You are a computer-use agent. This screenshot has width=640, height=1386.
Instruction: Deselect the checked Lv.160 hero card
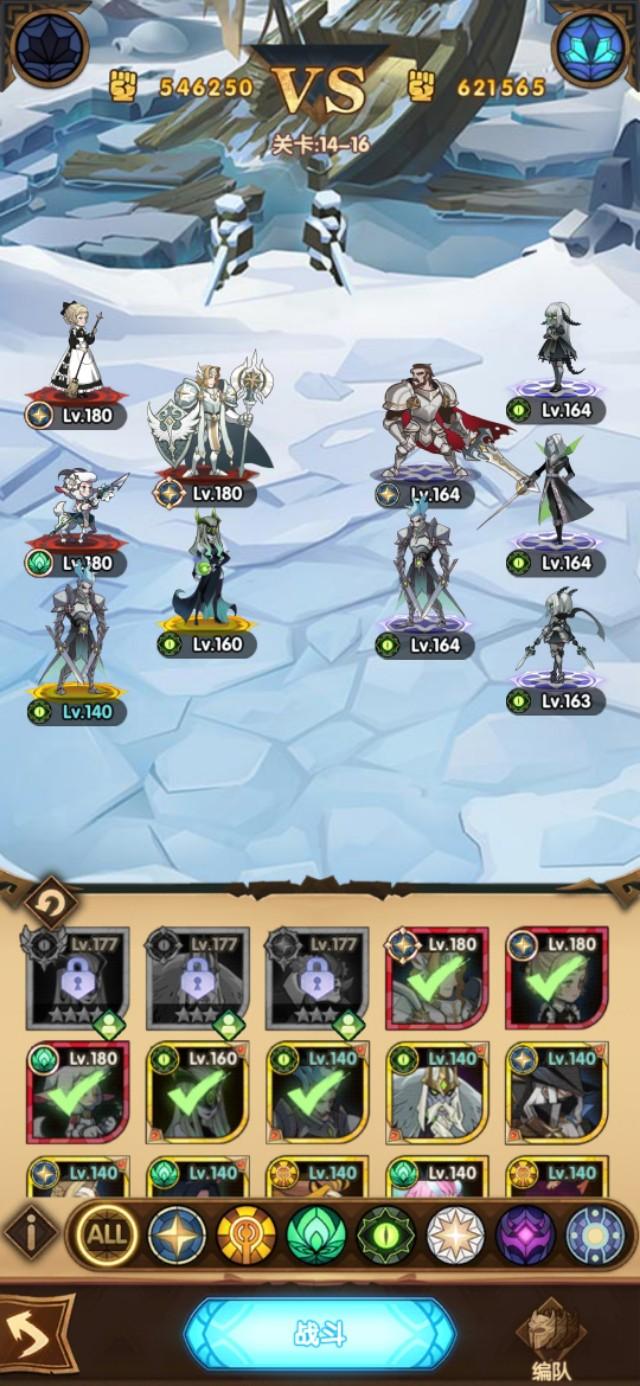pos(198,1092)
